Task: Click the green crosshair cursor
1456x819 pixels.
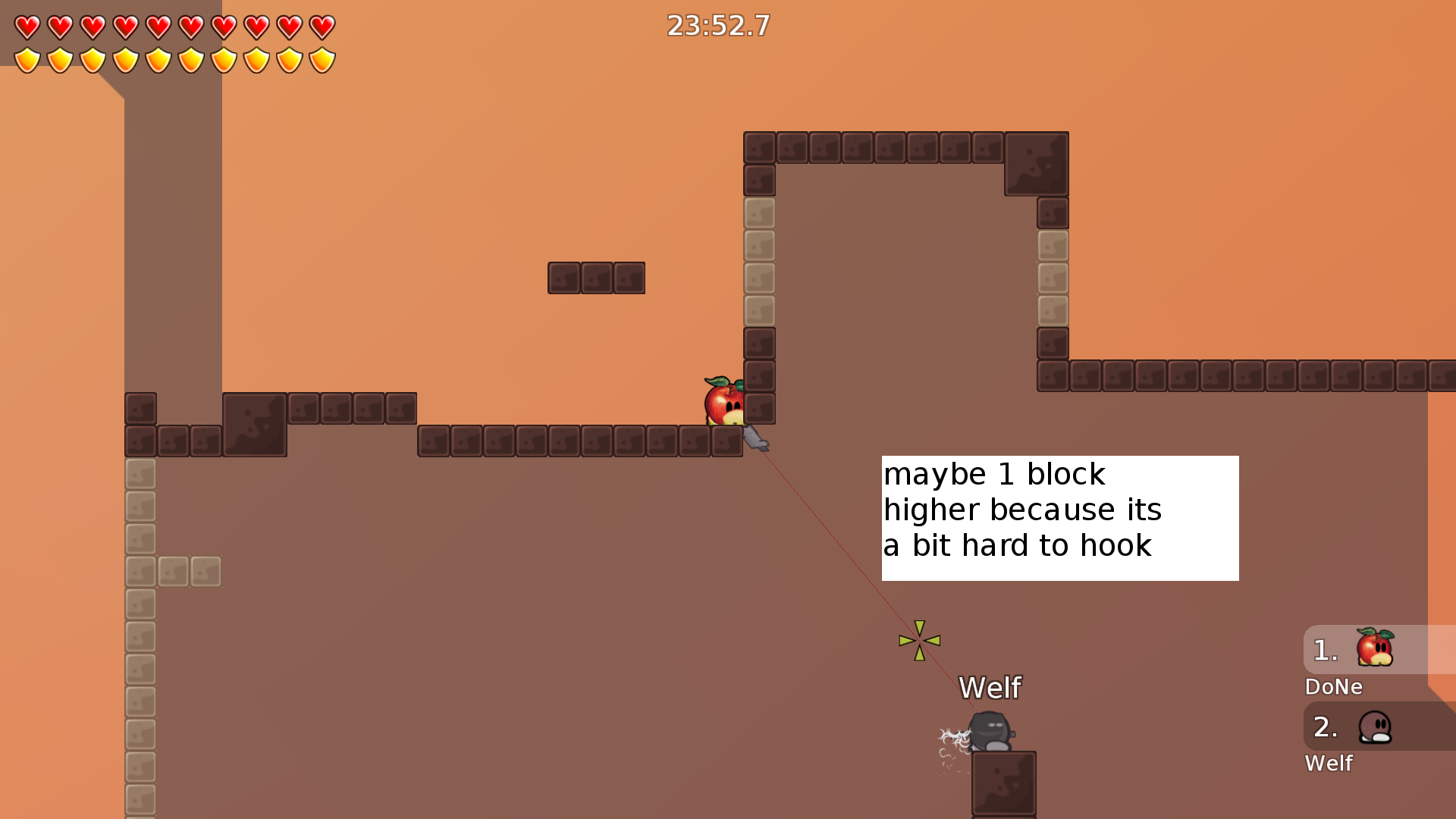Action: coord(919,640)
